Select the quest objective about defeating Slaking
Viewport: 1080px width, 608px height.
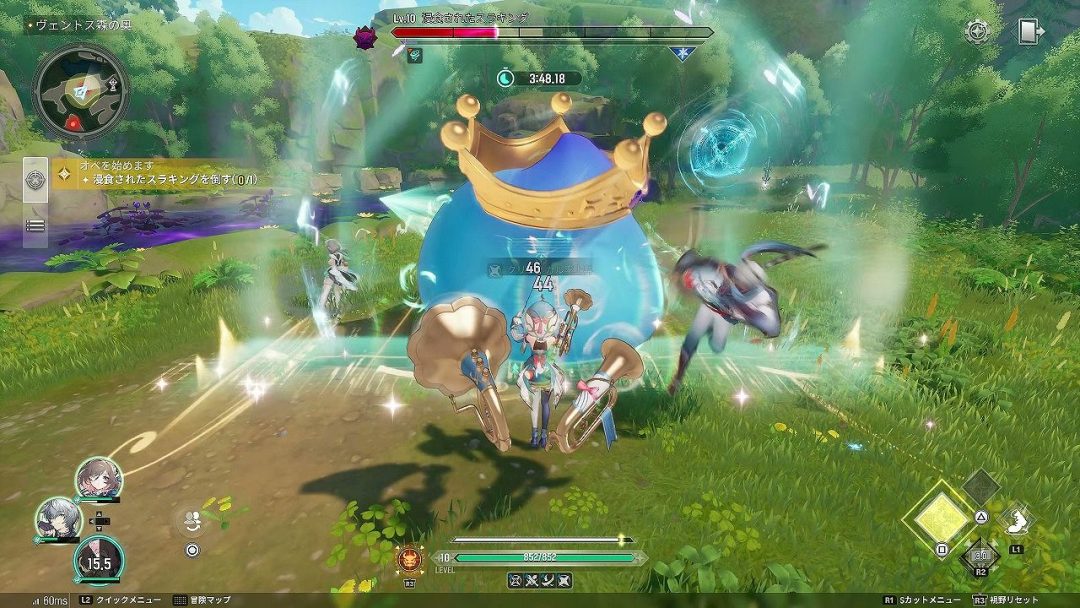[172, 180]
